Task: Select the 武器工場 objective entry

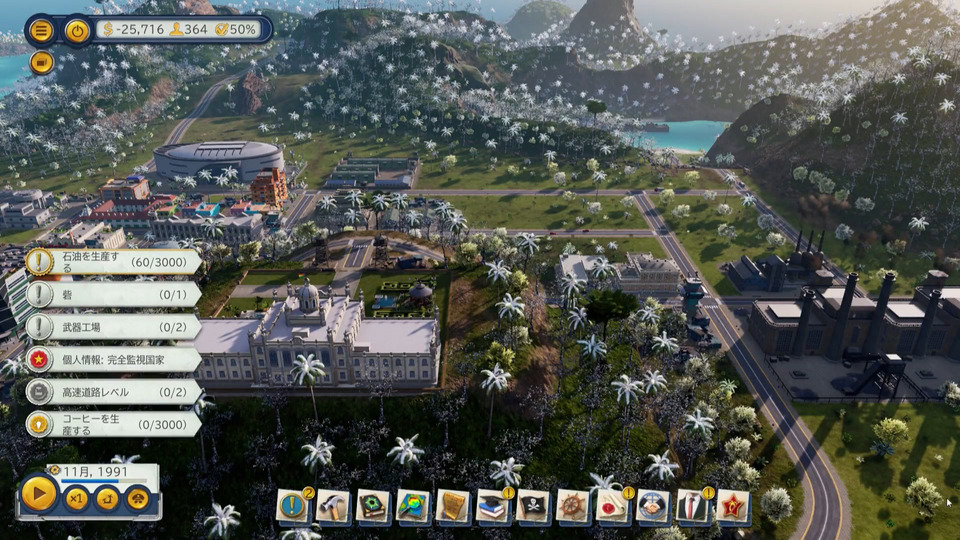Action: [x=112, y=327]
